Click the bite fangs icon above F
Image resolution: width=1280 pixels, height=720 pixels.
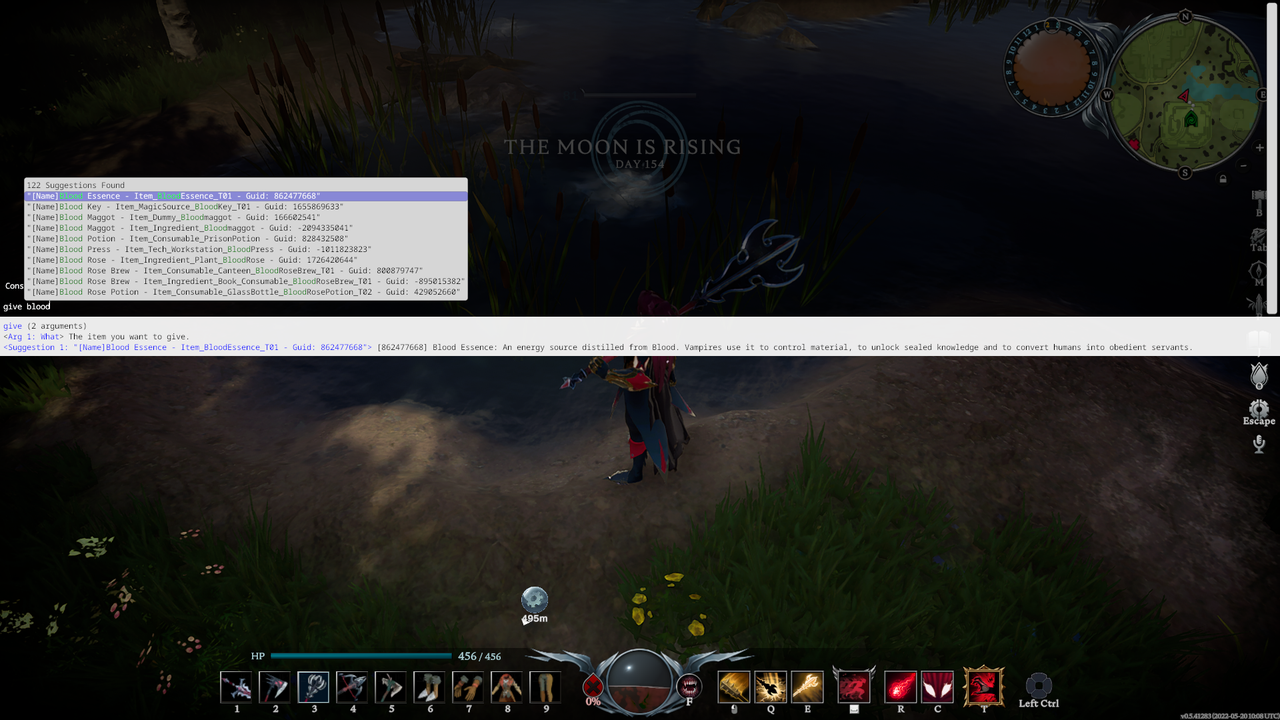pyautogui.click(x=688, y=686)
